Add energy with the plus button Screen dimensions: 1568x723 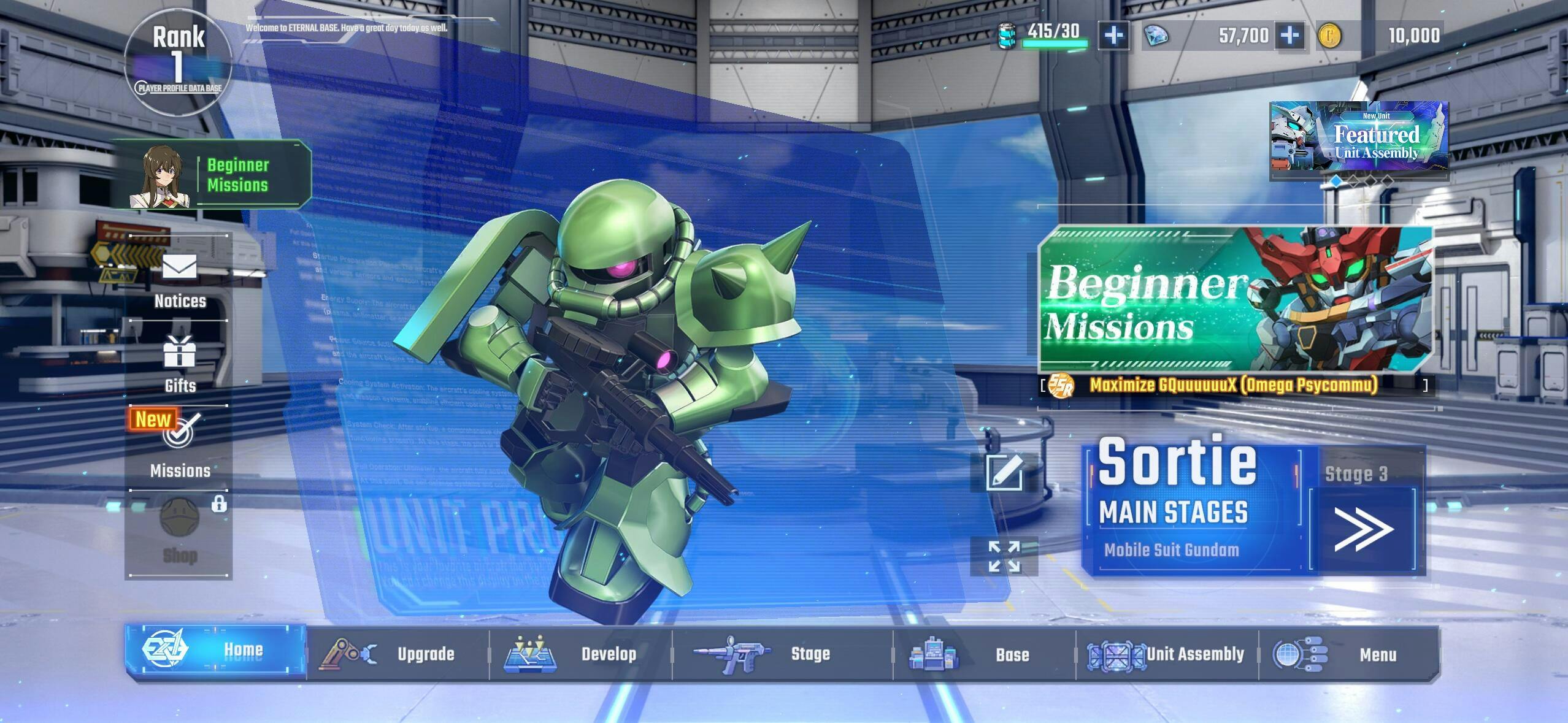click(x=1113, y=36)
